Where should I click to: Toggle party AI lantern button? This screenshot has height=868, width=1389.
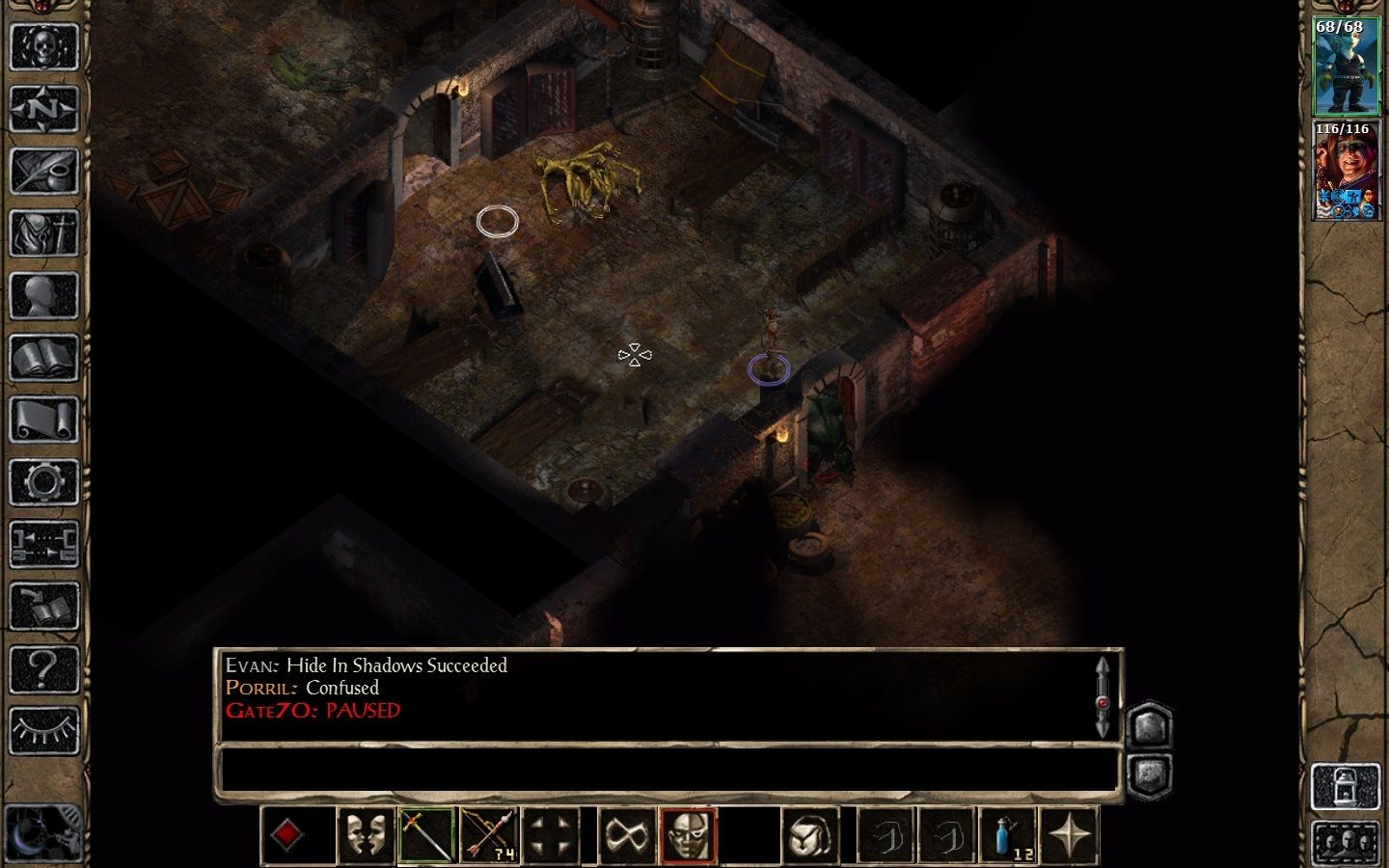[1345, 787]
